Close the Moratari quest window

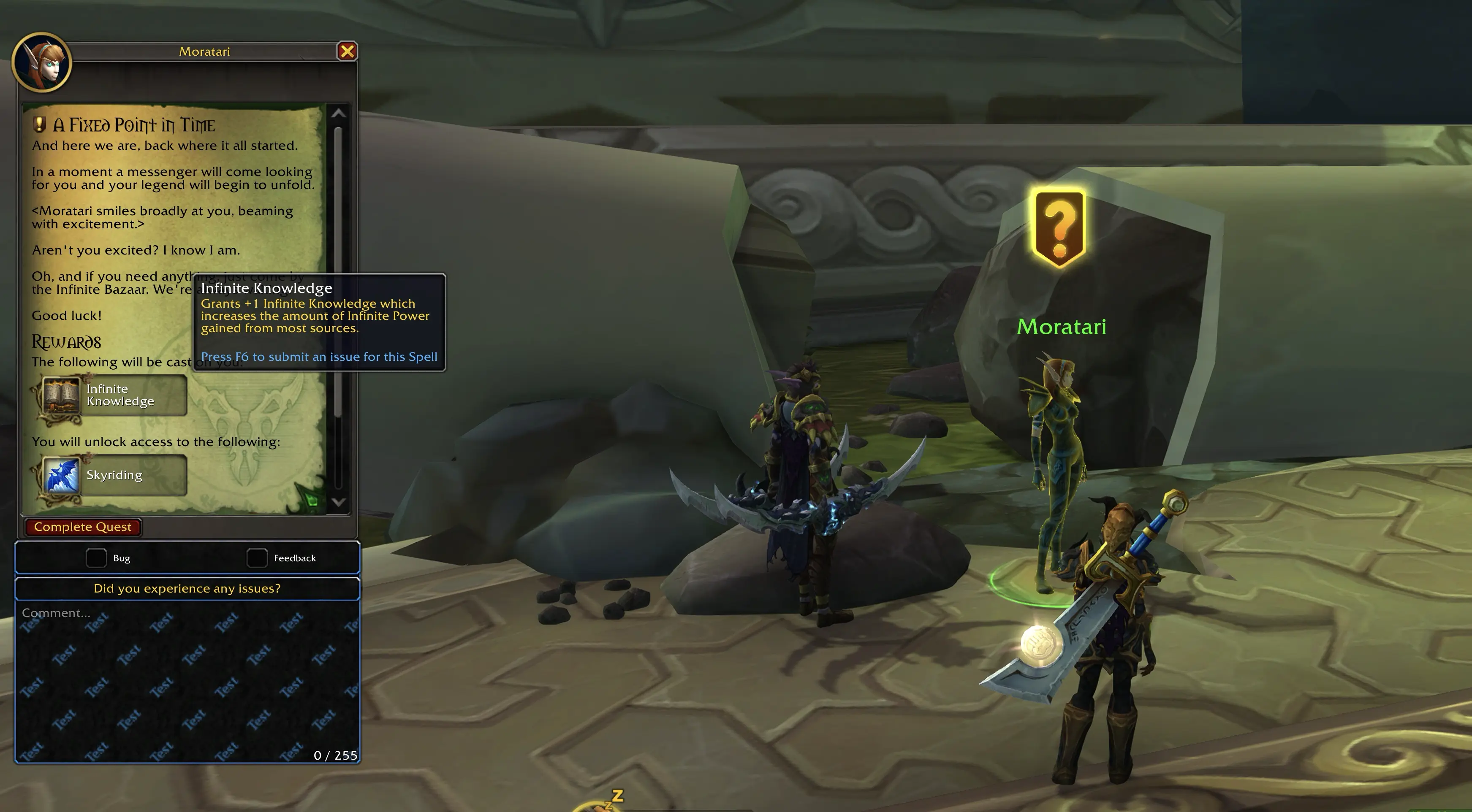pos(347,52)
